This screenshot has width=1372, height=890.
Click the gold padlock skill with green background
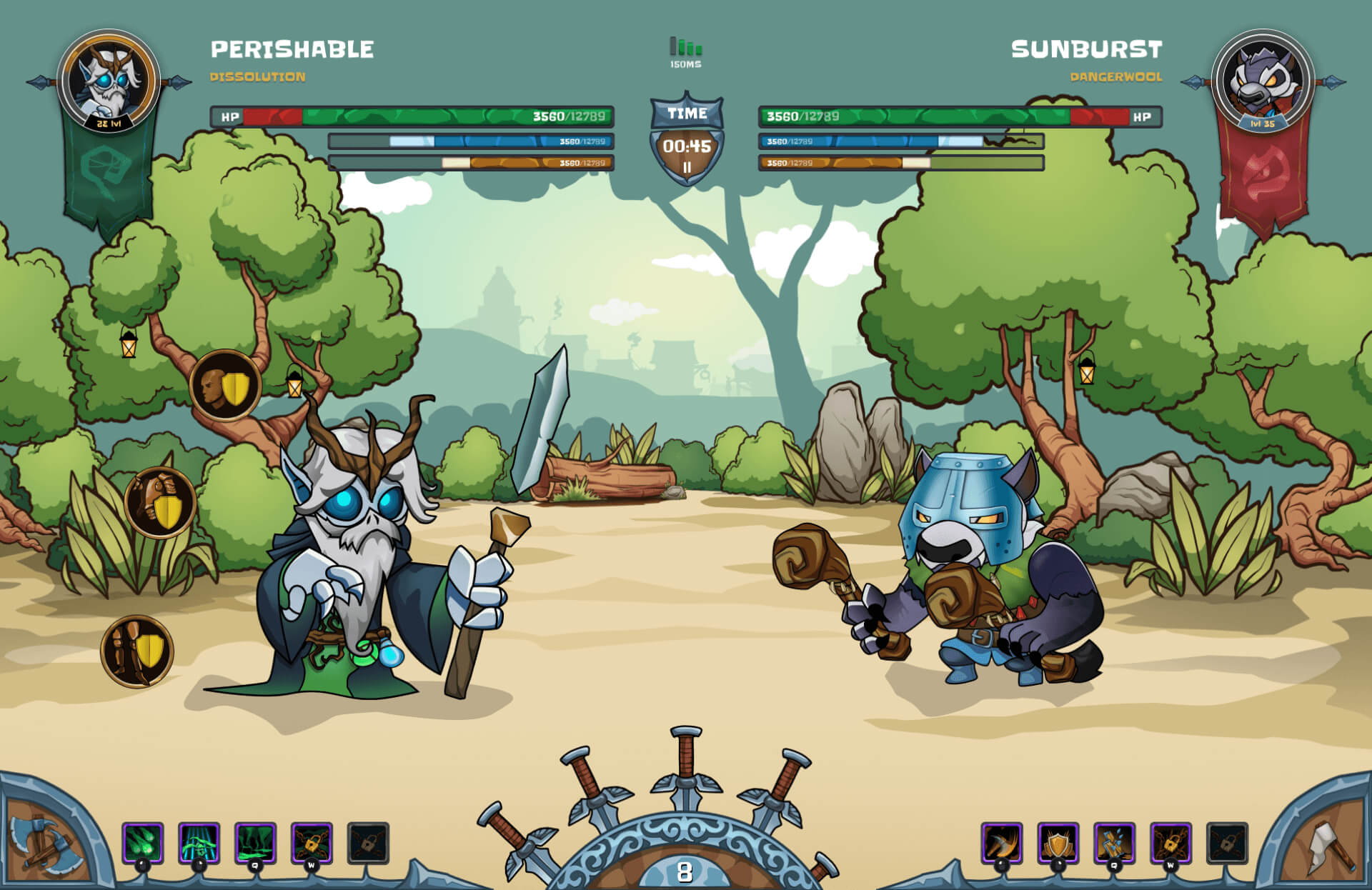312,843
